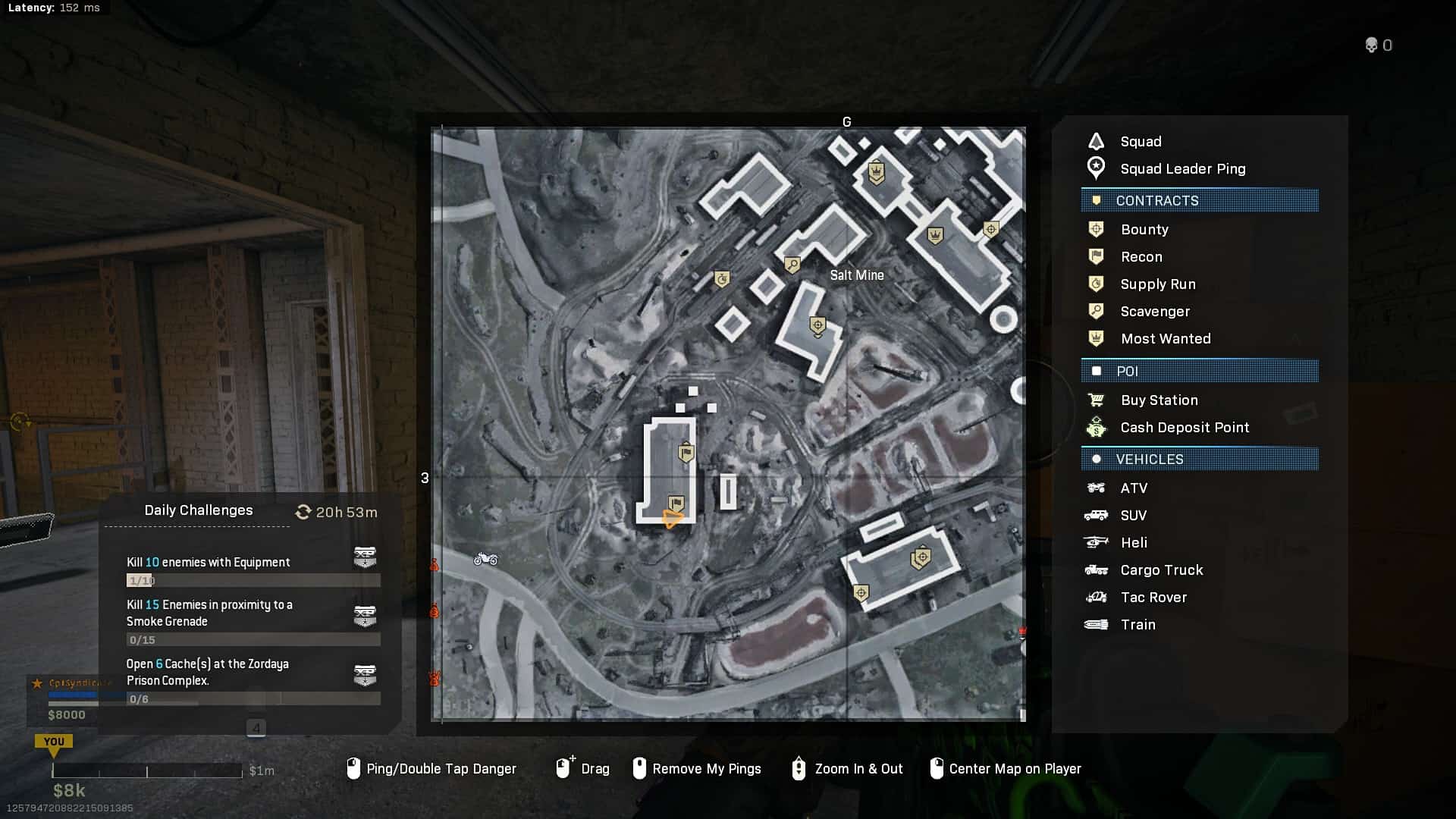The height and width of the screenshot is (819, 1456).
Task: Ping the Supply Run contract marker on the map
Action: (722, 279)
